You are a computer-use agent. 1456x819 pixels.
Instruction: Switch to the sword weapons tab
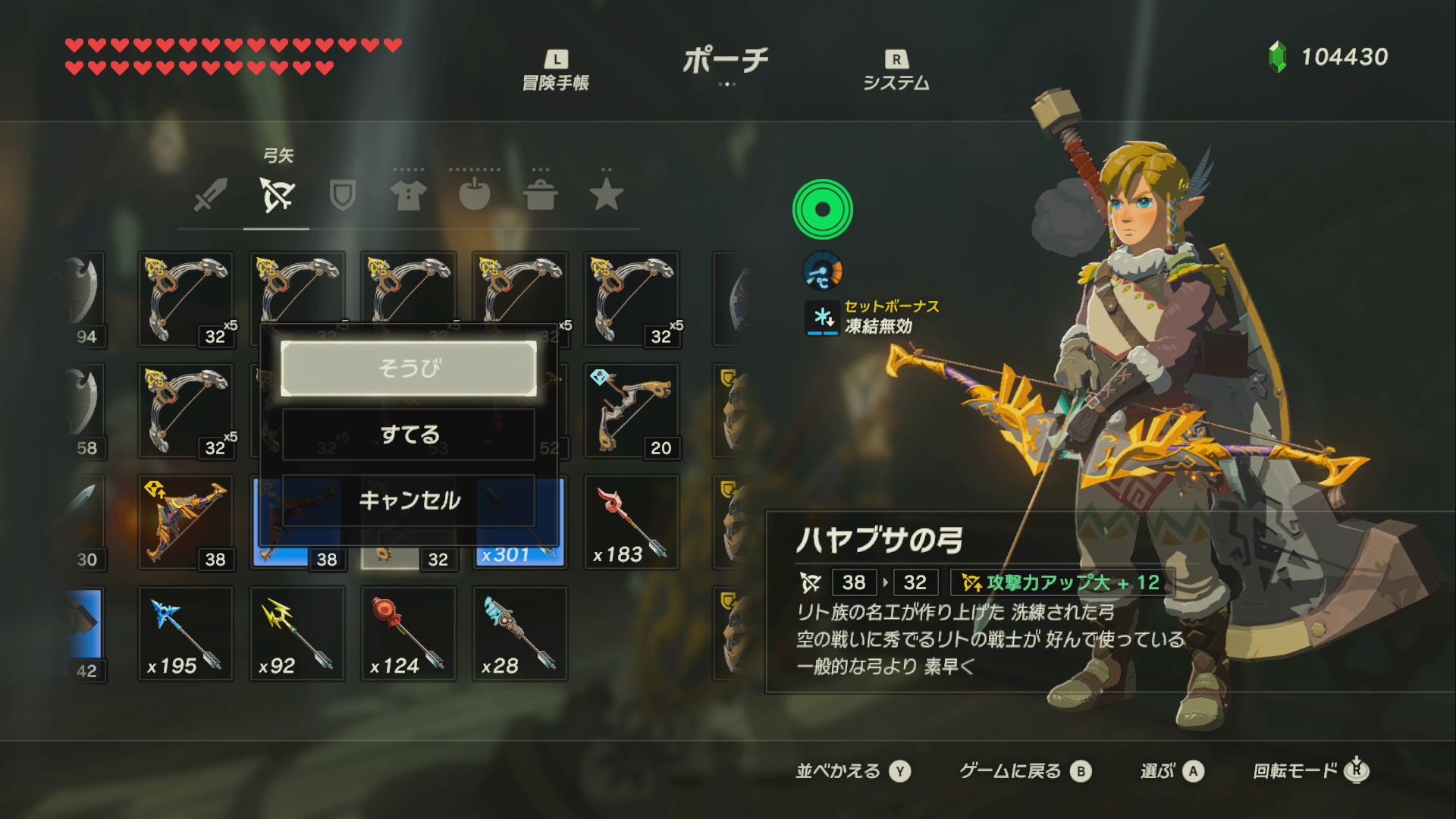pos(210,195)
